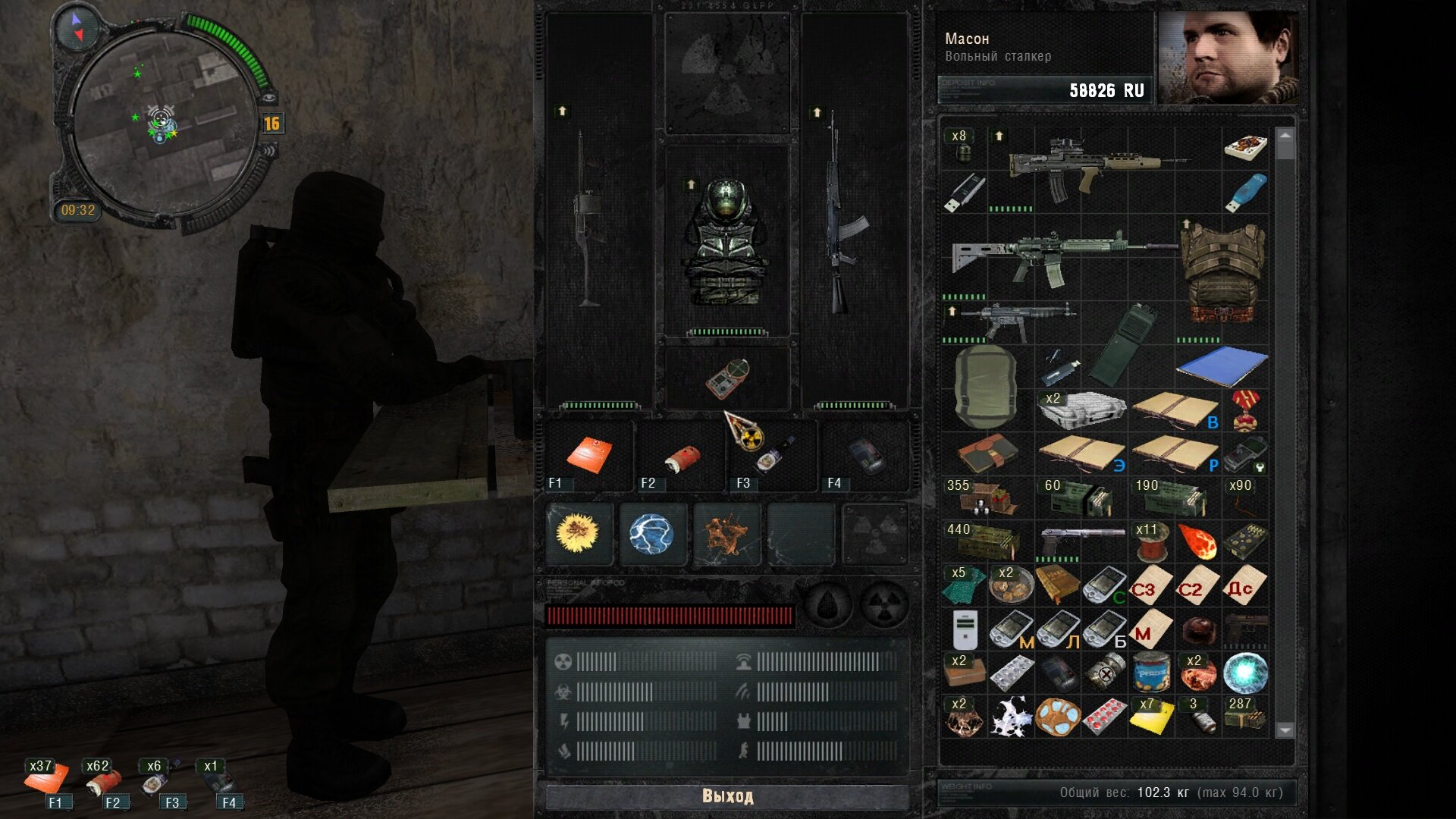Click the Выход exit button

click(726, 796)
